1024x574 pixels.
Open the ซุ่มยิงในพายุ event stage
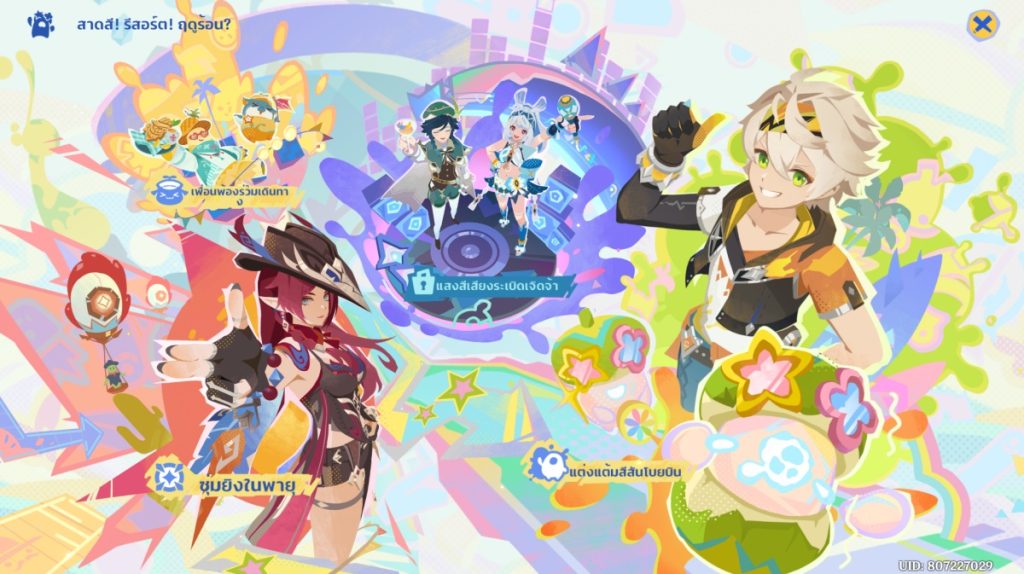click(237, 481)
